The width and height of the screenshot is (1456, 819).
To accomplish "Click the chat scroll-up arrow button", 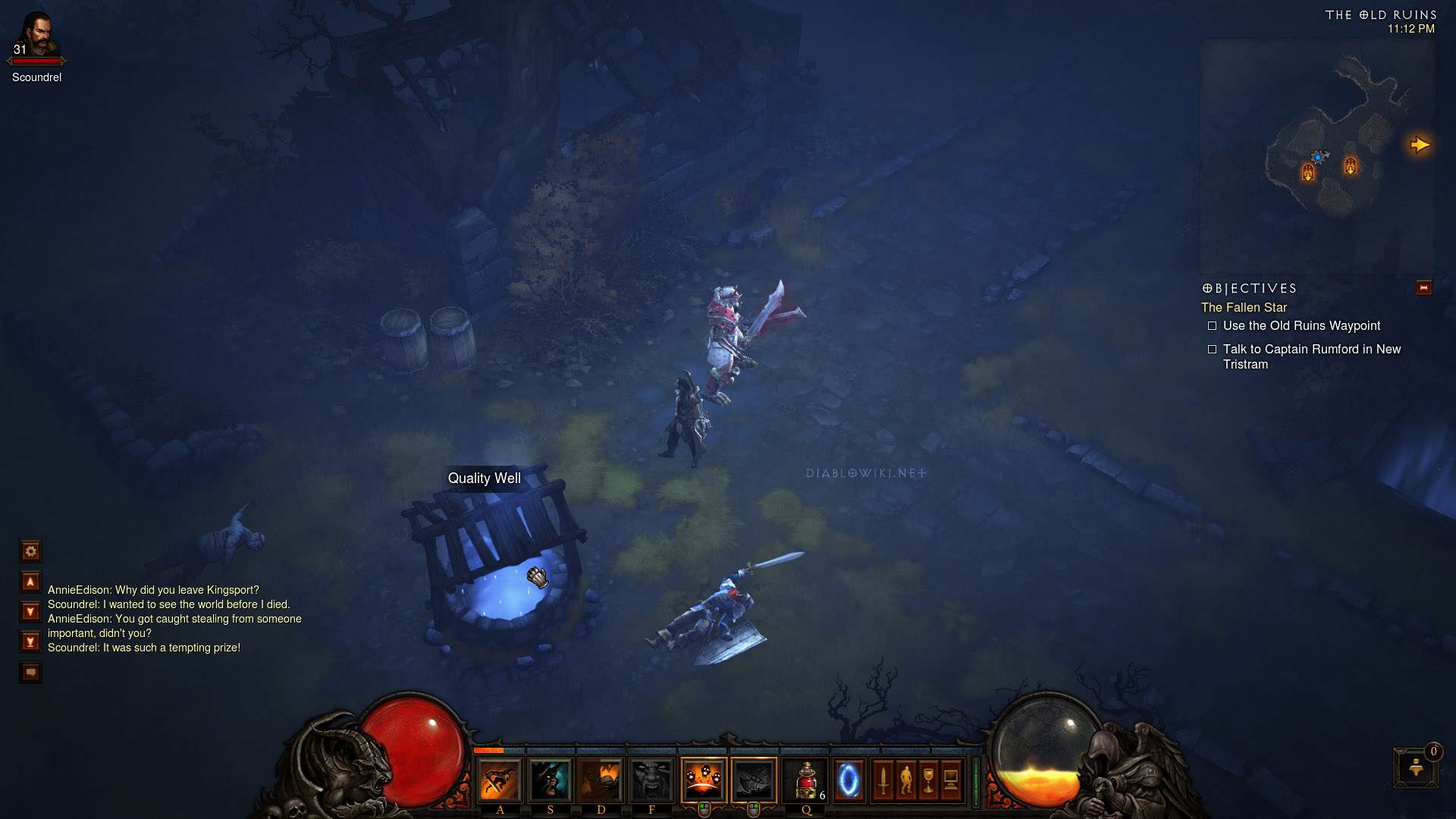I will click(x=30, y=582).
